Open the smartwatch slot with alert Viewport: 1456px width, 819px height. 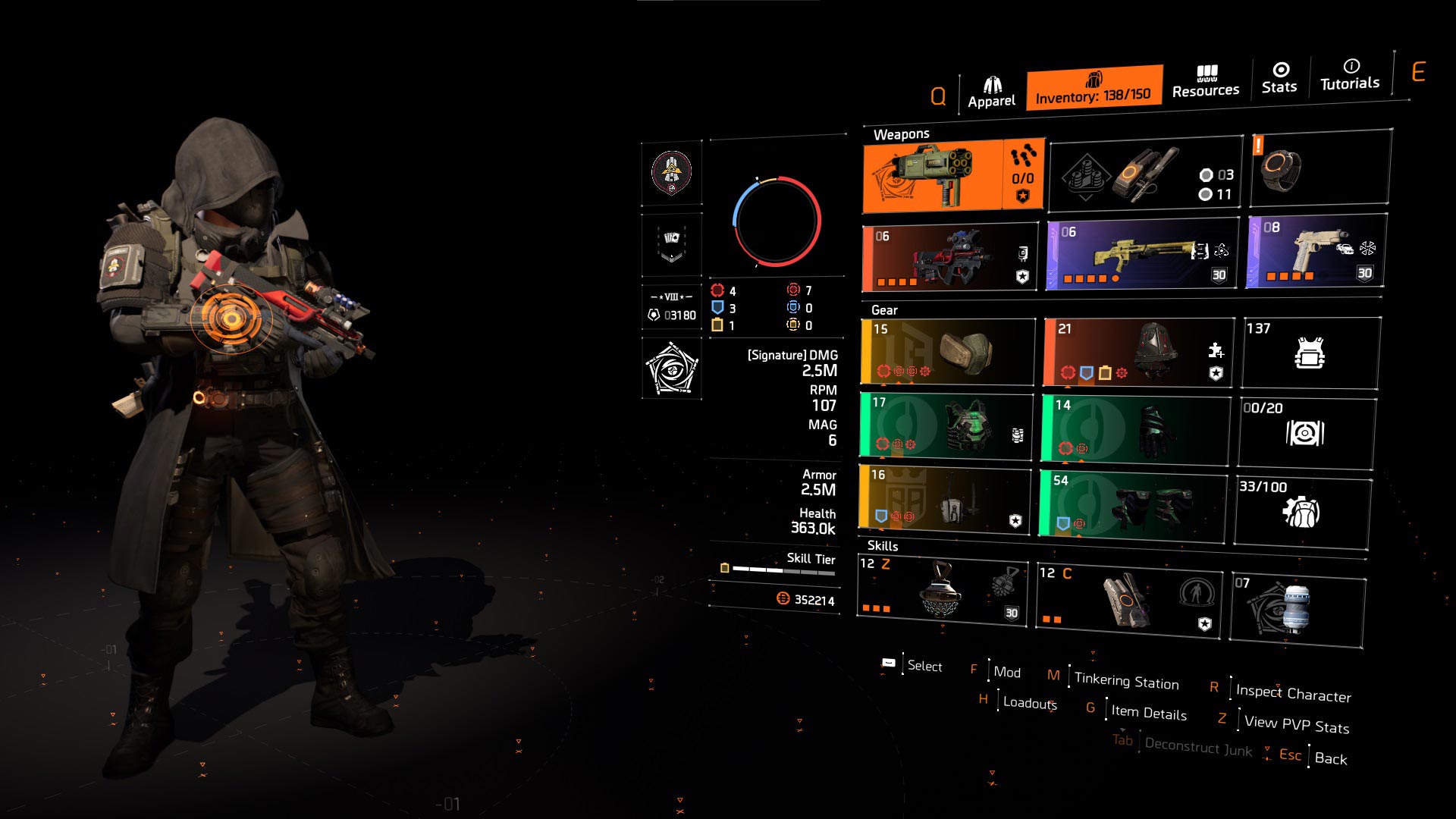coord(1319,168)
